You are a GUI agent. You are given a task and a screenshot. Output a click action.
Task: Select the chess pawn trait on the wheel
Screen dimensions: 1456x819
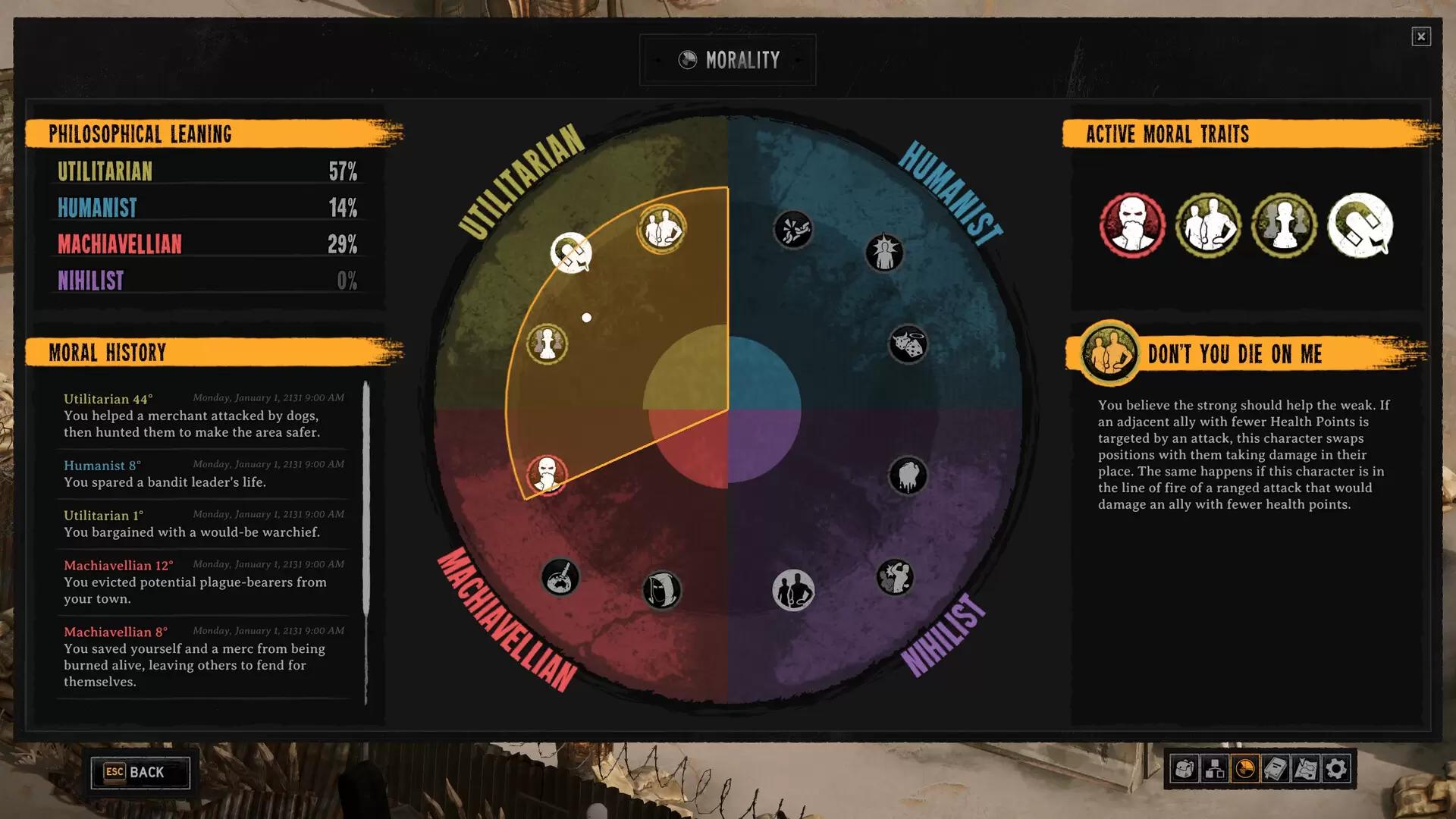click(x=547, y=344)
